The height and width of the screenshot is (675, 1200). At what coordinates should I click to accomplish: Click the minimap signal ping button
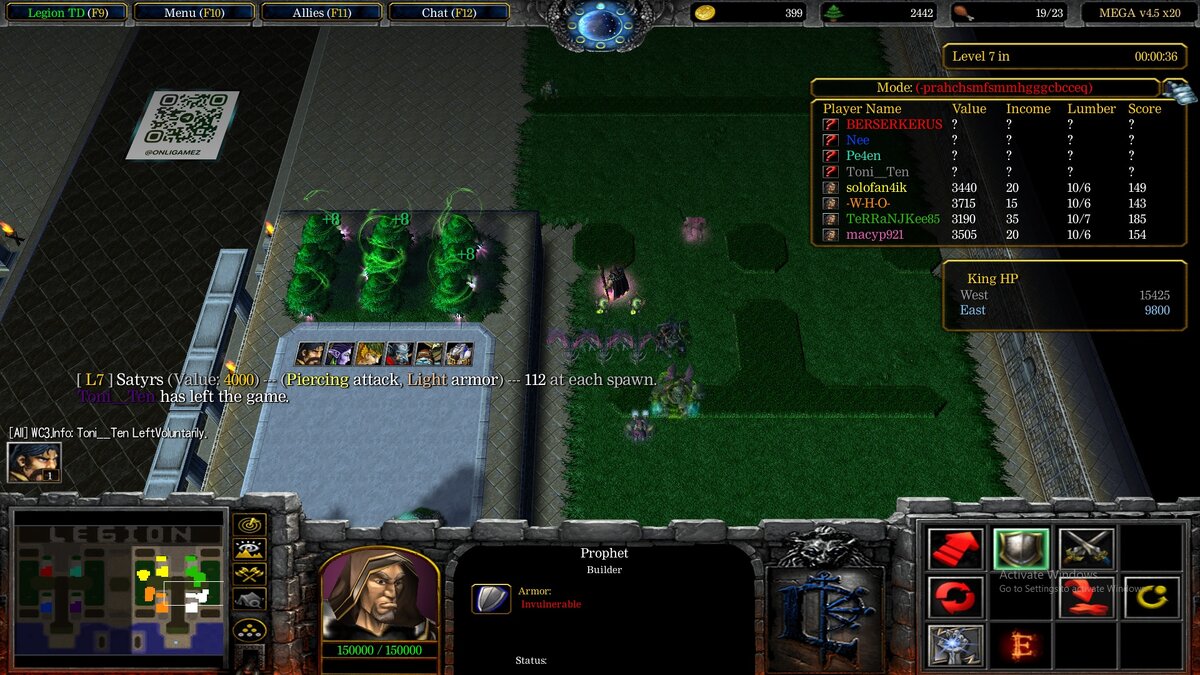(249, 524)
